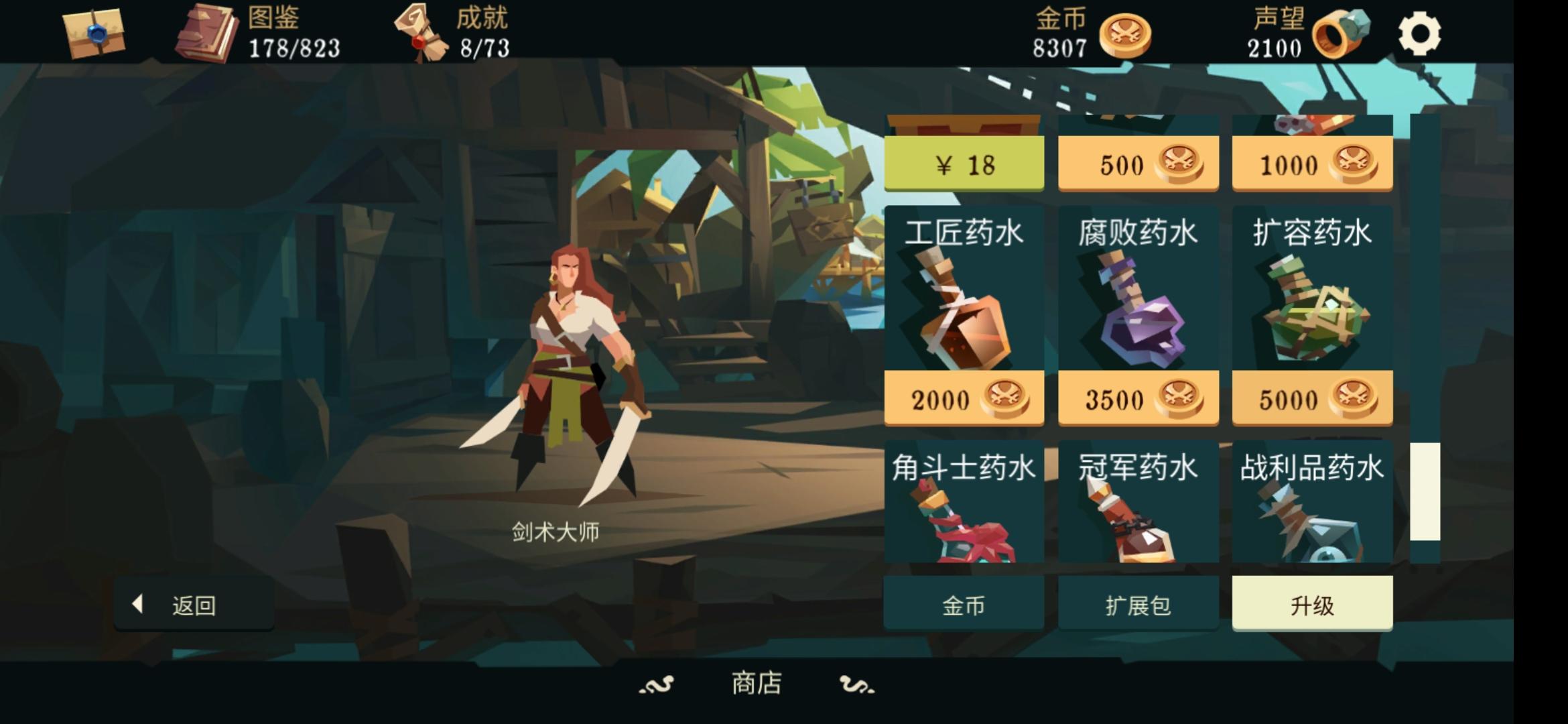
Task: Switch to the 扩展包 shop tab
Action: (1137, 605)
